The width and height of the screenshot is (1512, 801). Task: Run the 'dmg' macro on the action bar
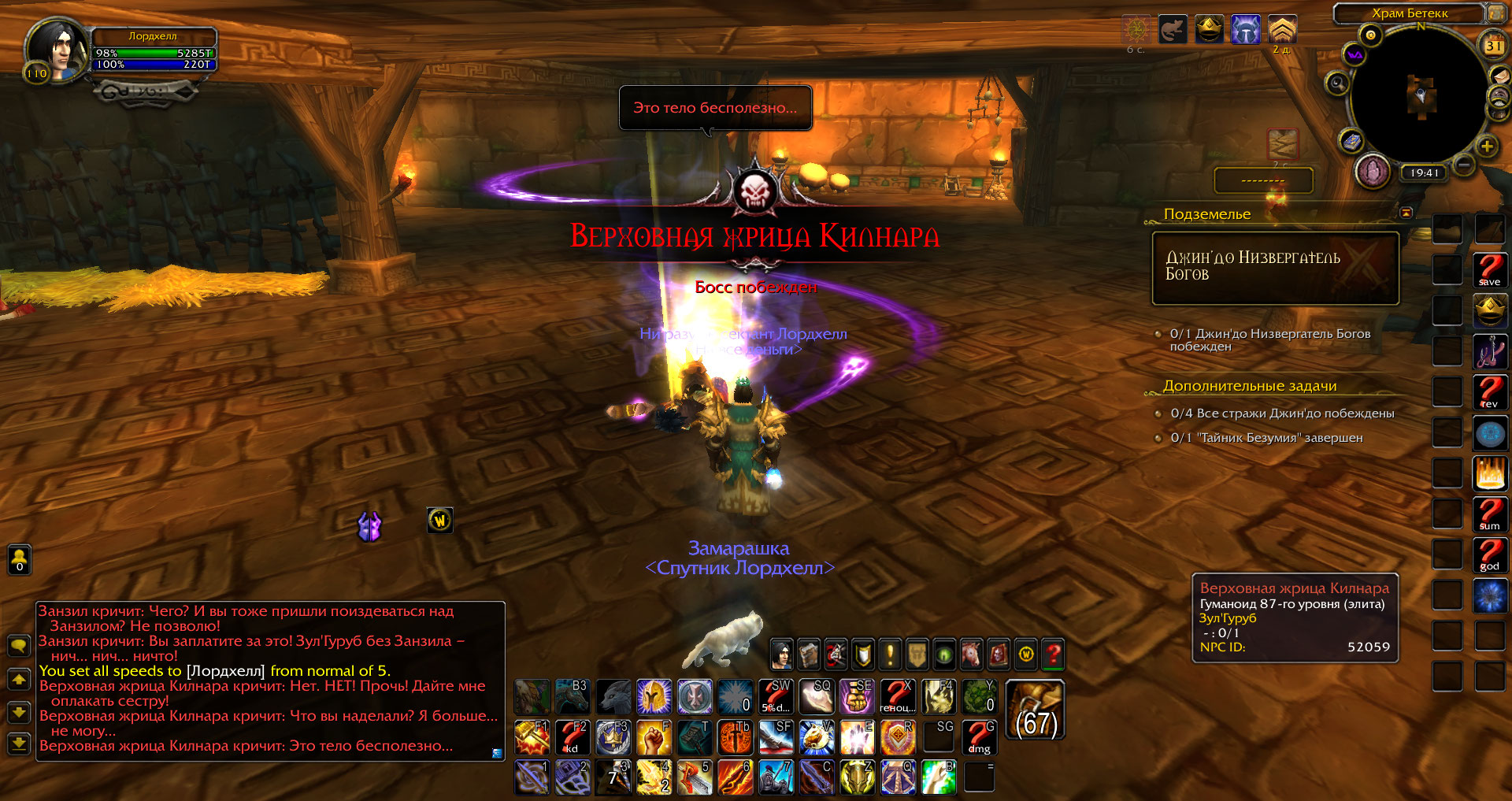click(979, 737)
